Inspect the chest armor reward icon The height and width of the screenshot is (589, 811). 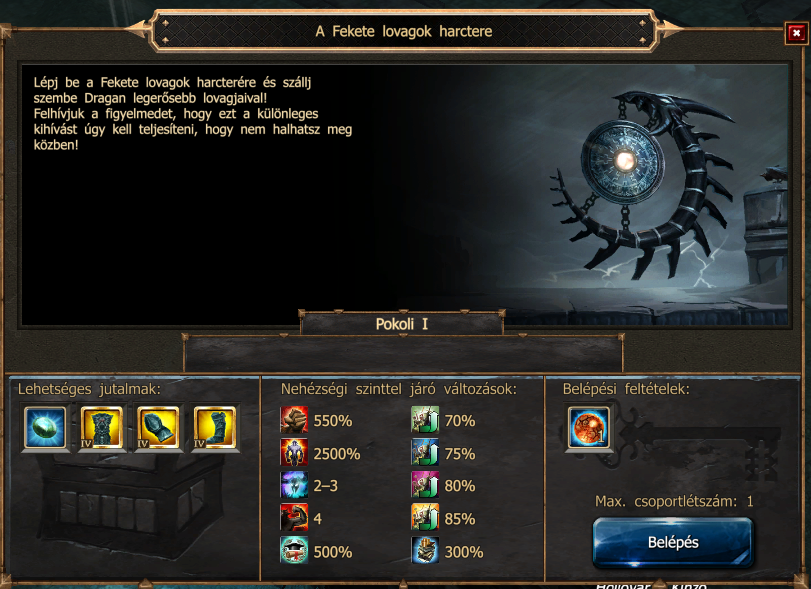click(102, 428)
